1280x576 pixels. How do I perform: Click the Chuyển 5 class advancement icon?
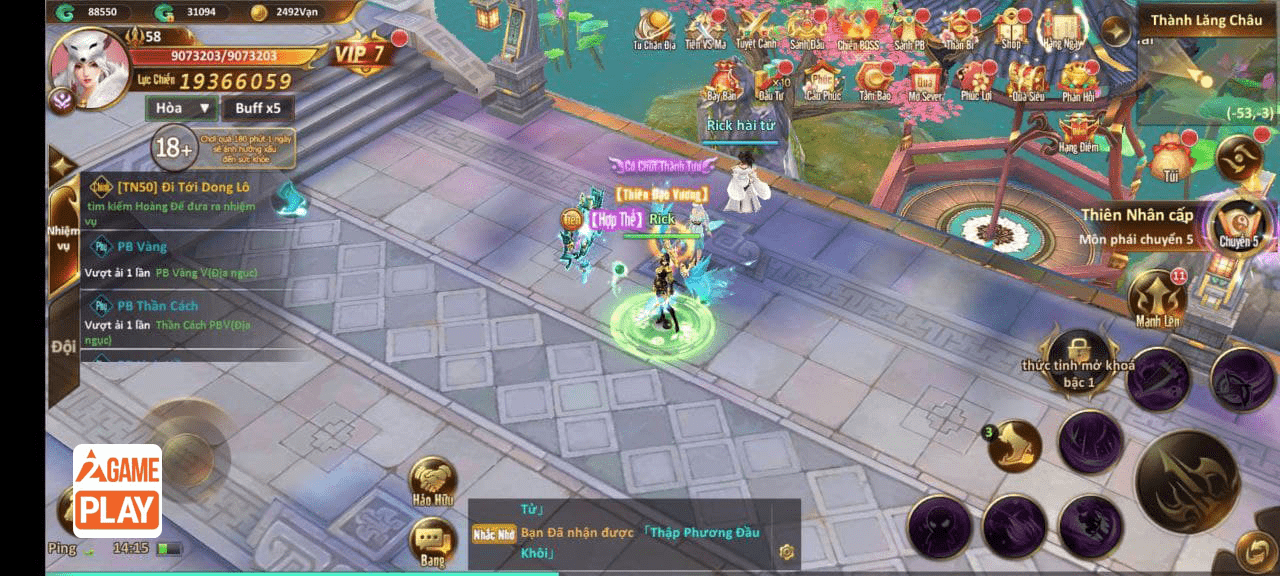coord(1238,223)
